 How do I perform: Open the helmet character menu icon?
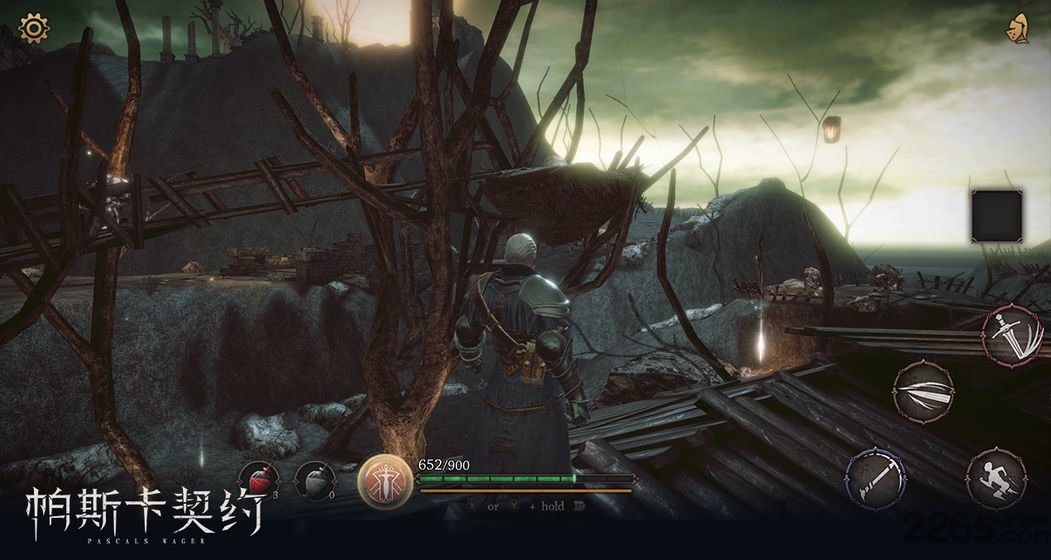point(1019,29)
